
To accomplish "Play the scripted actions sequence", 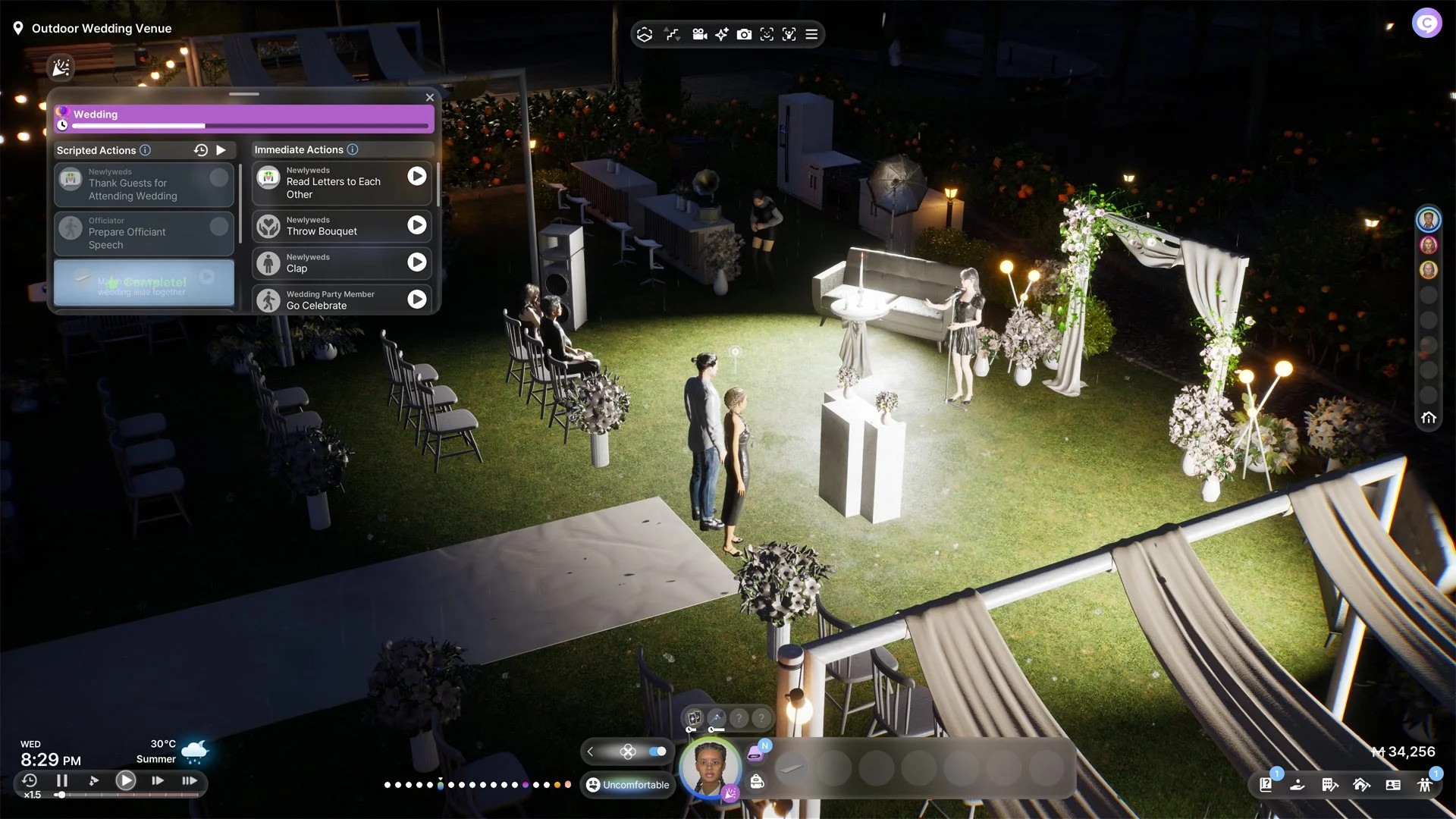I will point(221,150).
